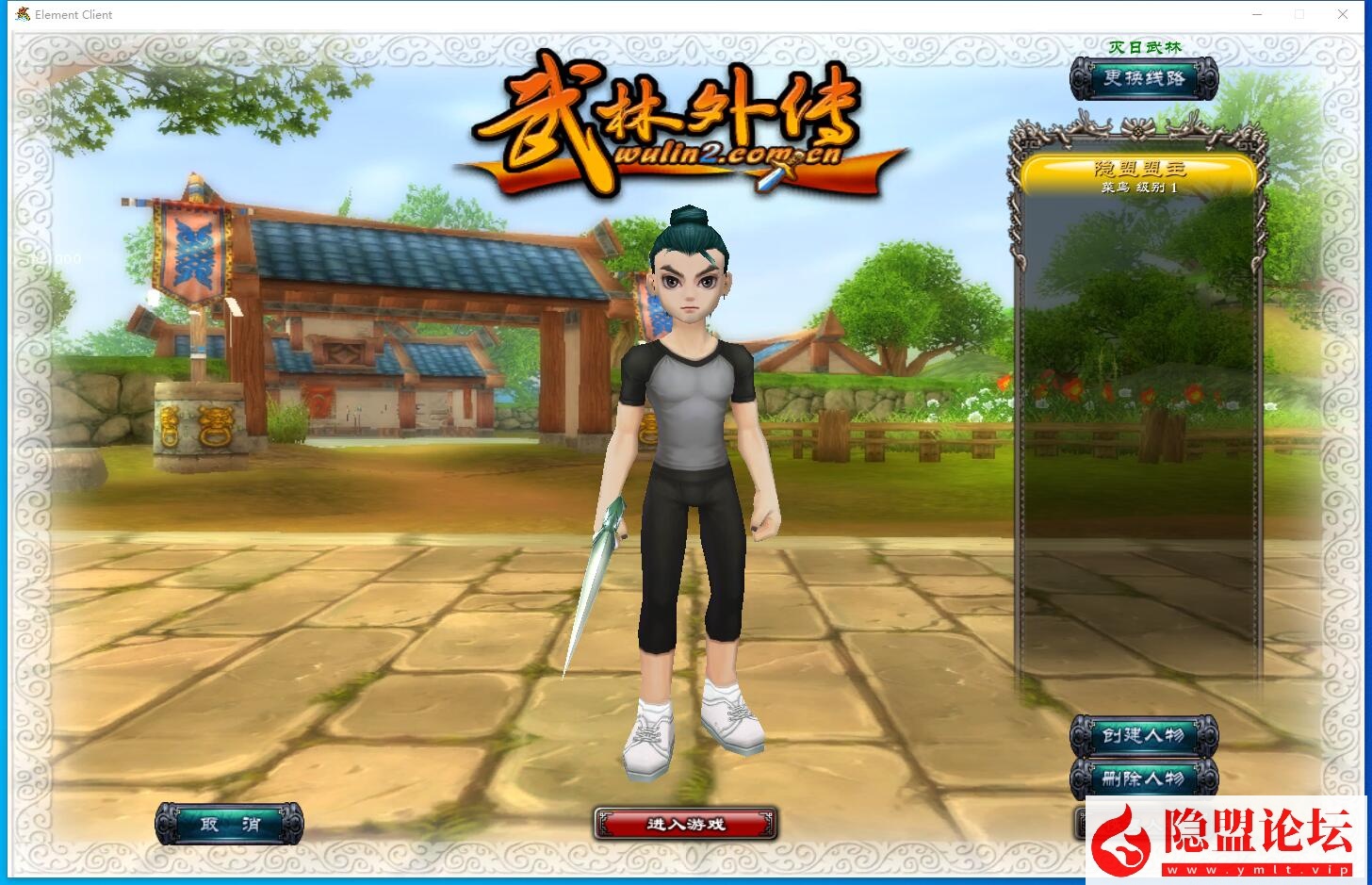Click the Element Client title bar icon
The width and height of the screenshot is (1372, 885).
(23, 14)
